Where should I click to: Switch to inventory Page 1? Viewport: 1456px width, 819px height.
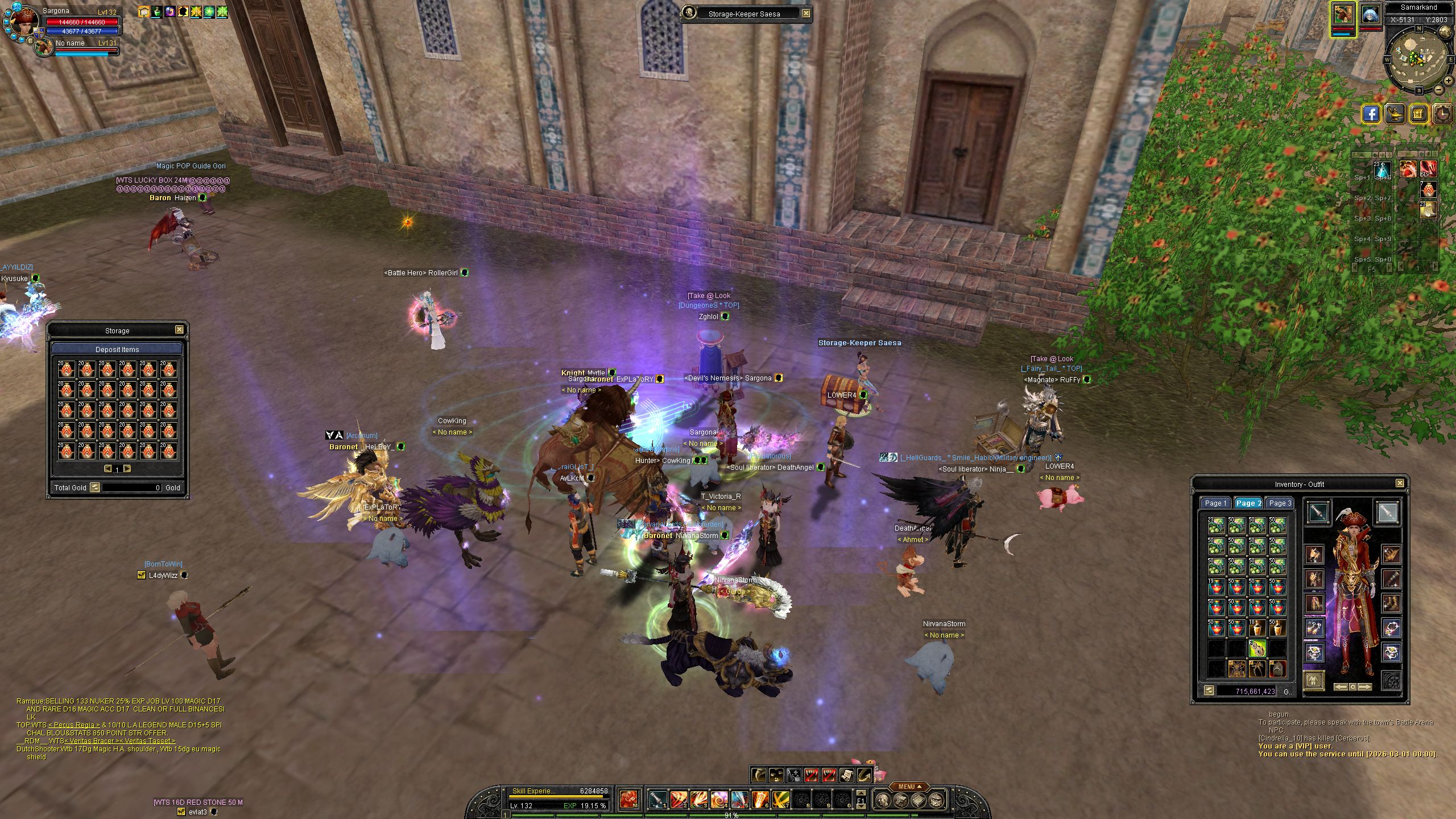(x=1215, y=503)
